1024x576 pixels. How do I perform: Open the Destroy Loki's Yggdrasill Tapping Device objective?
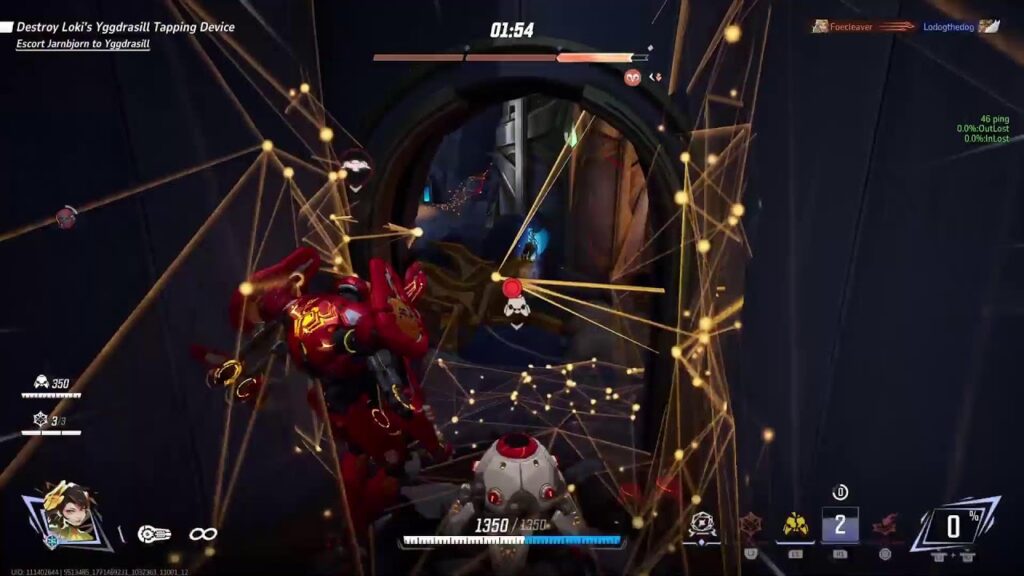point(125,27)
